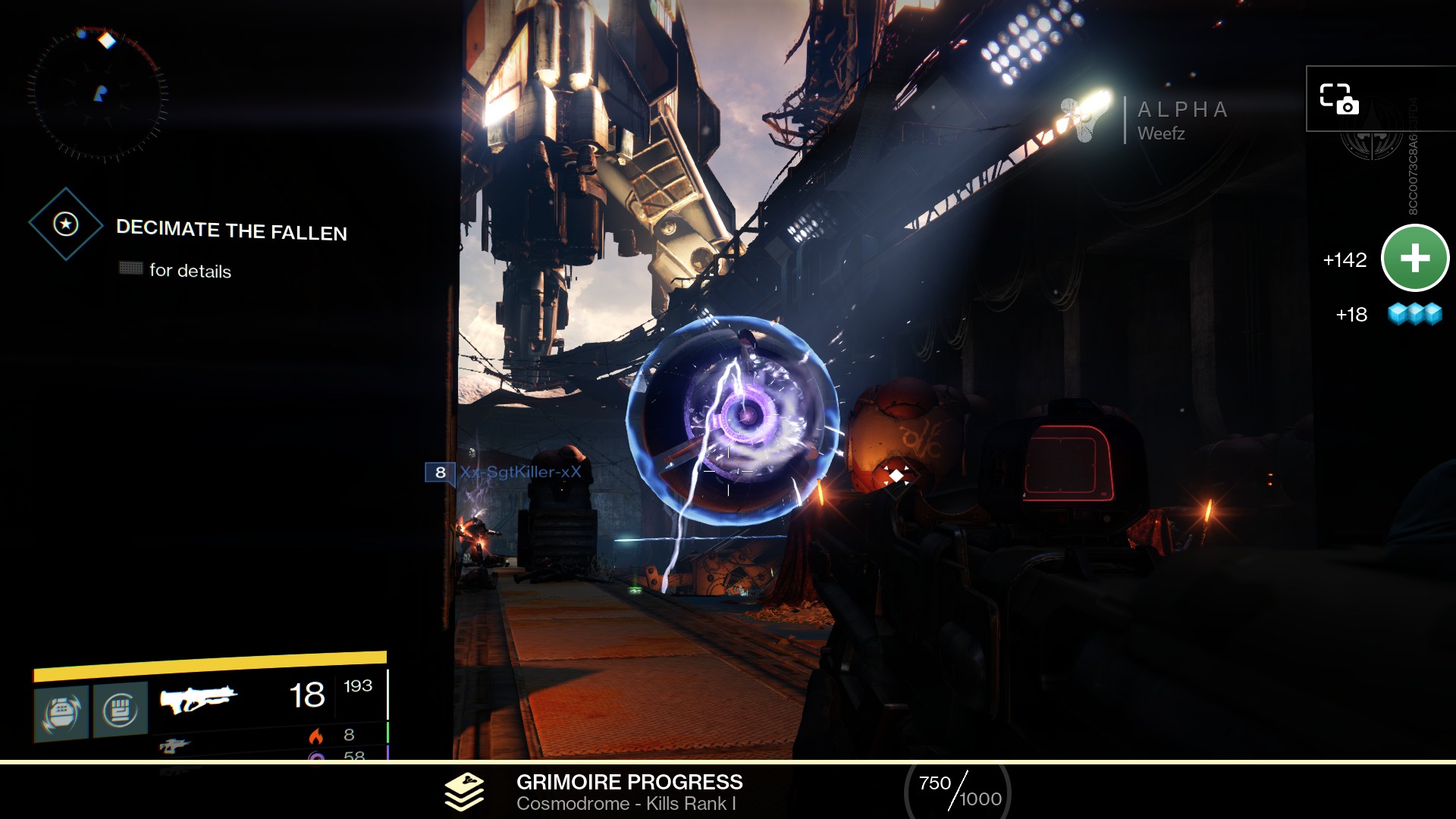Select the Decimate the Fallen objective tracker
This screenshot has height=819, width=1456.
[x=231, y=229]
